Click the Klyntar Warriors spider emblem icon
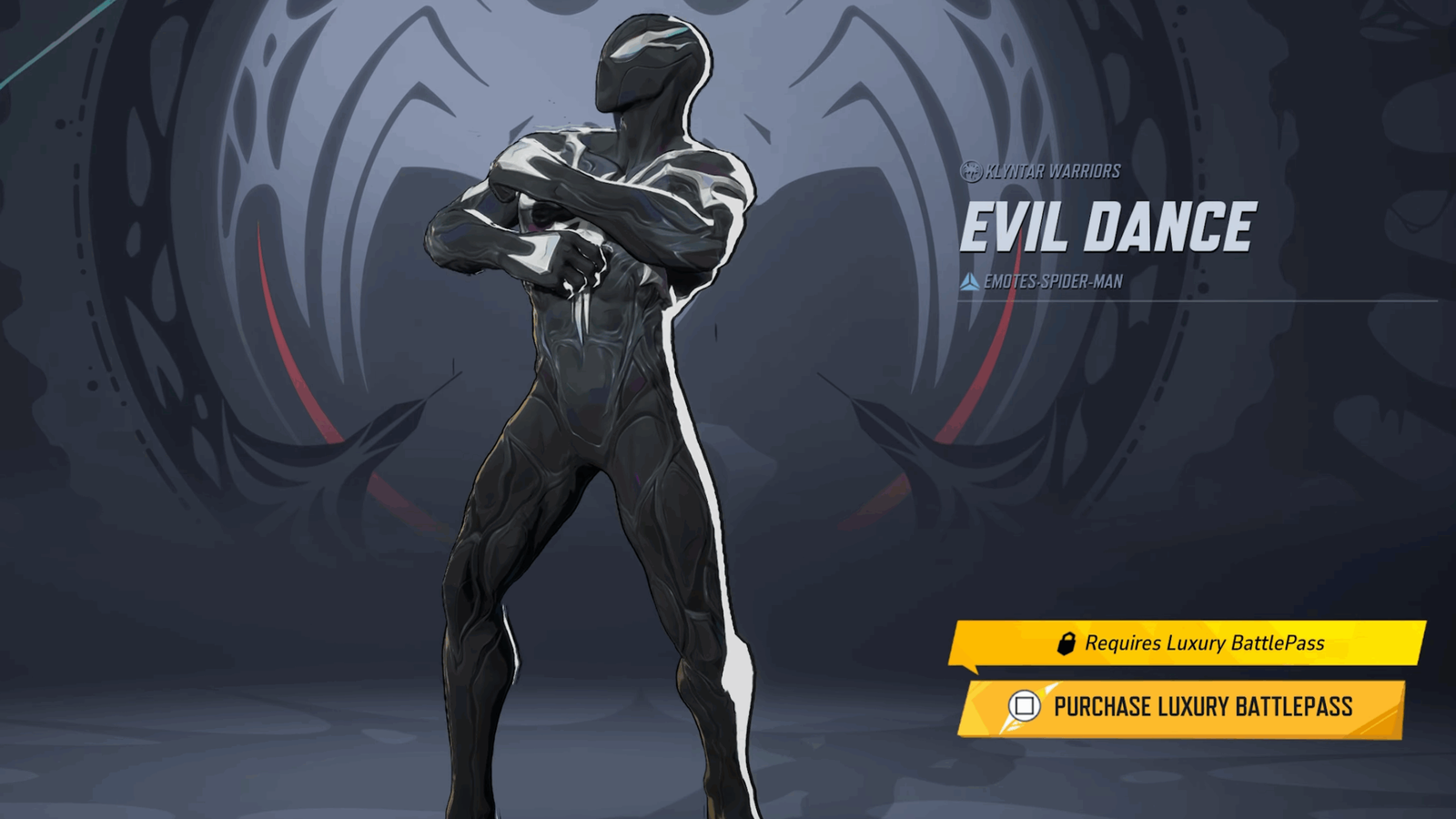Screen dimensions: 1456x819 point(970,169)
